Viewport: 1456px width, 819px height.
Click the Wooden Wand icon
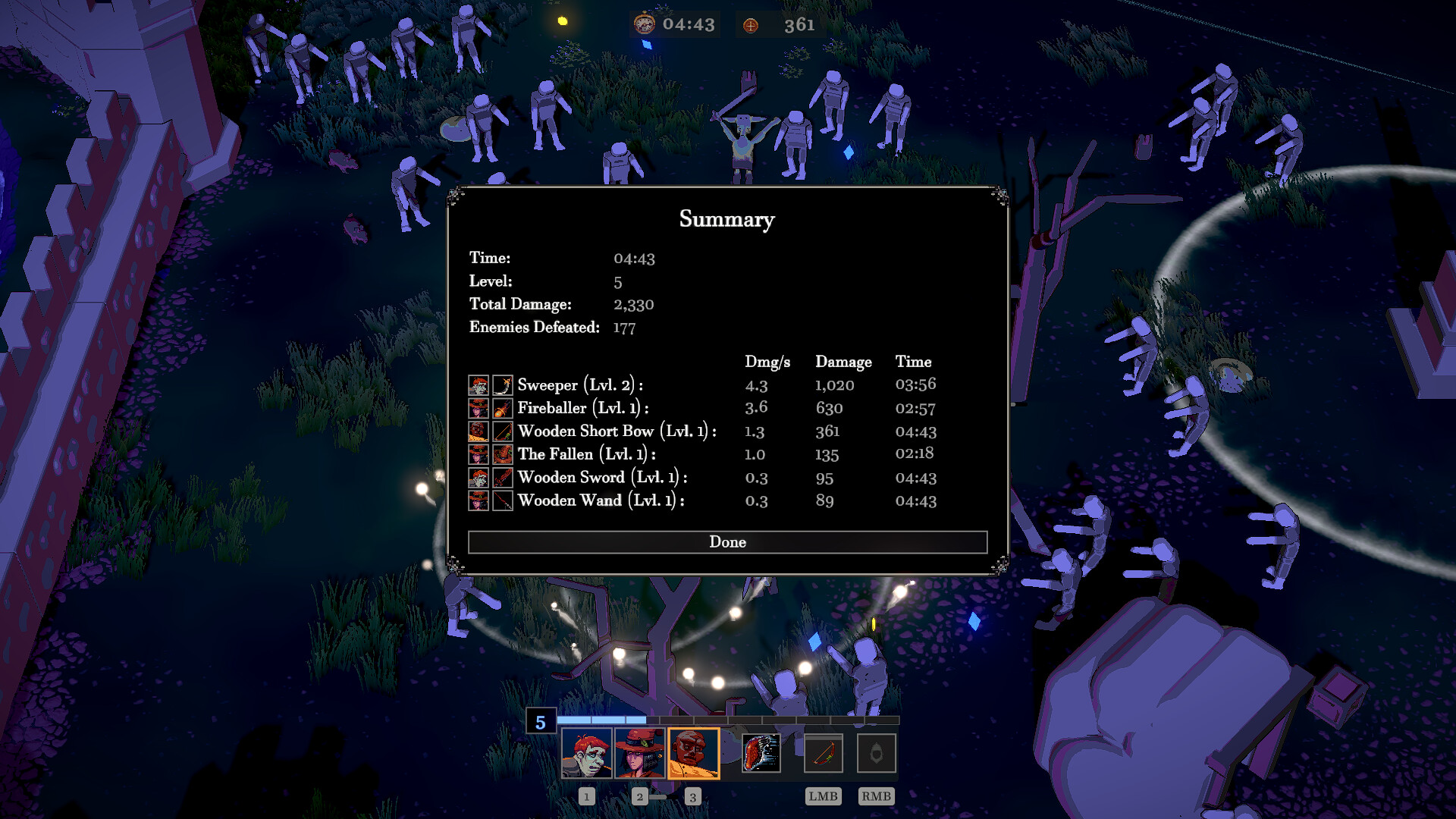(x=501, y=500)
